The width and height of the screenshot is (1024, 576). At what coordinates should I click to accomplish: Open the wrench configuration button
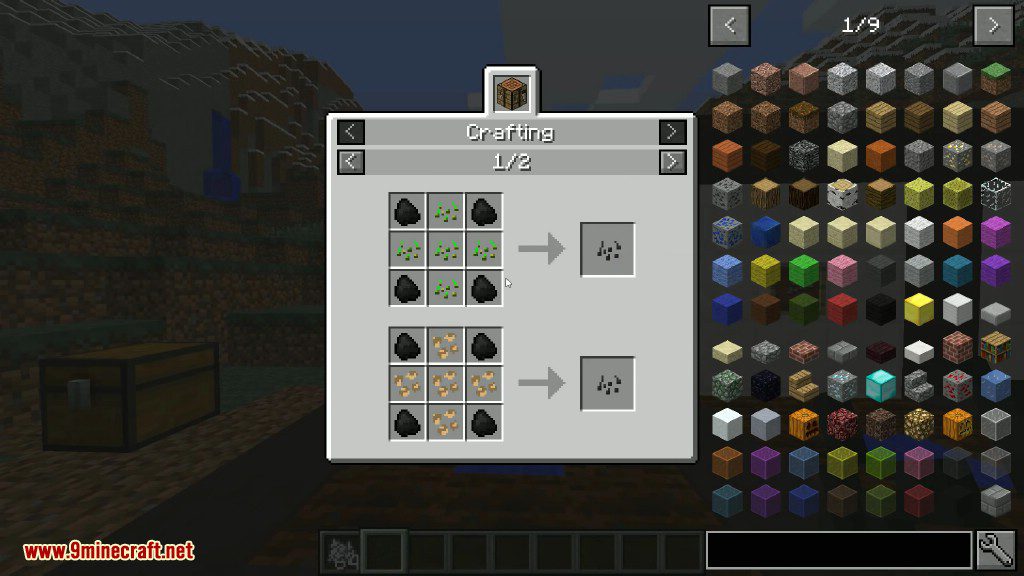pos(995,550)
